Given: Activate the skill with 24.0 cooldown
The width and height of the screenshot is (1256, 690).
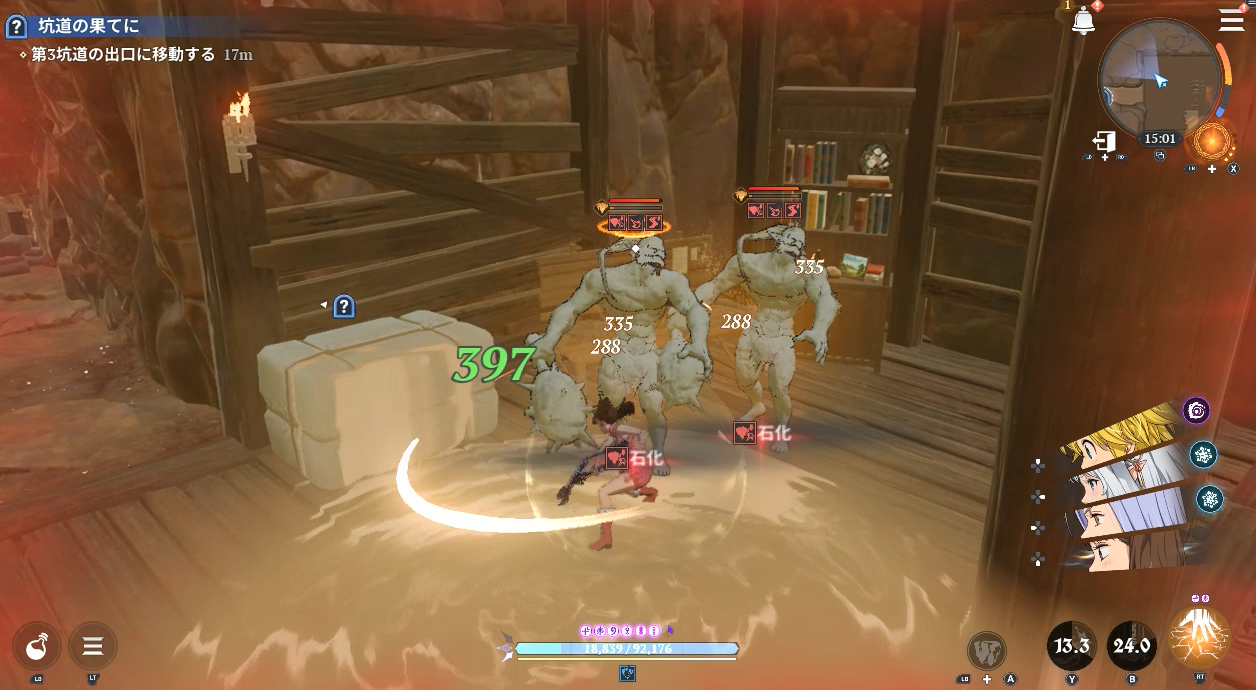Looking at the screenshot, I should [1131, 646].
